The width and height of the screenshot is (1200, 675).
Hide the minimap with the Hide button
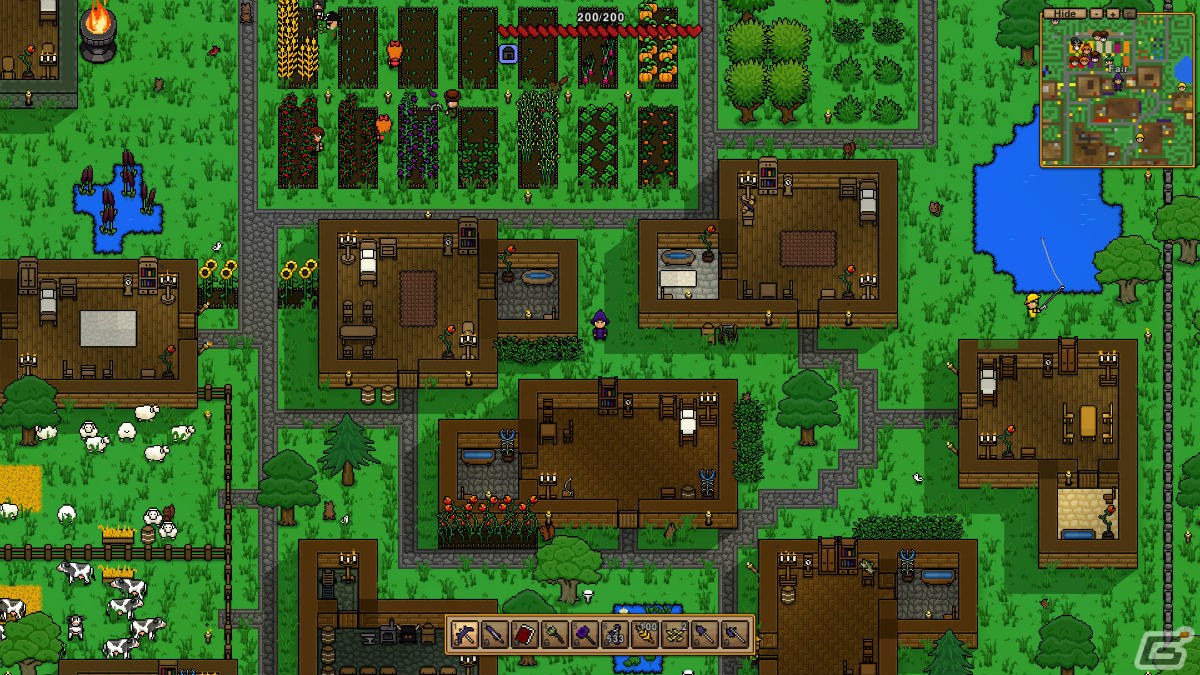click(x=1065, y=14)
